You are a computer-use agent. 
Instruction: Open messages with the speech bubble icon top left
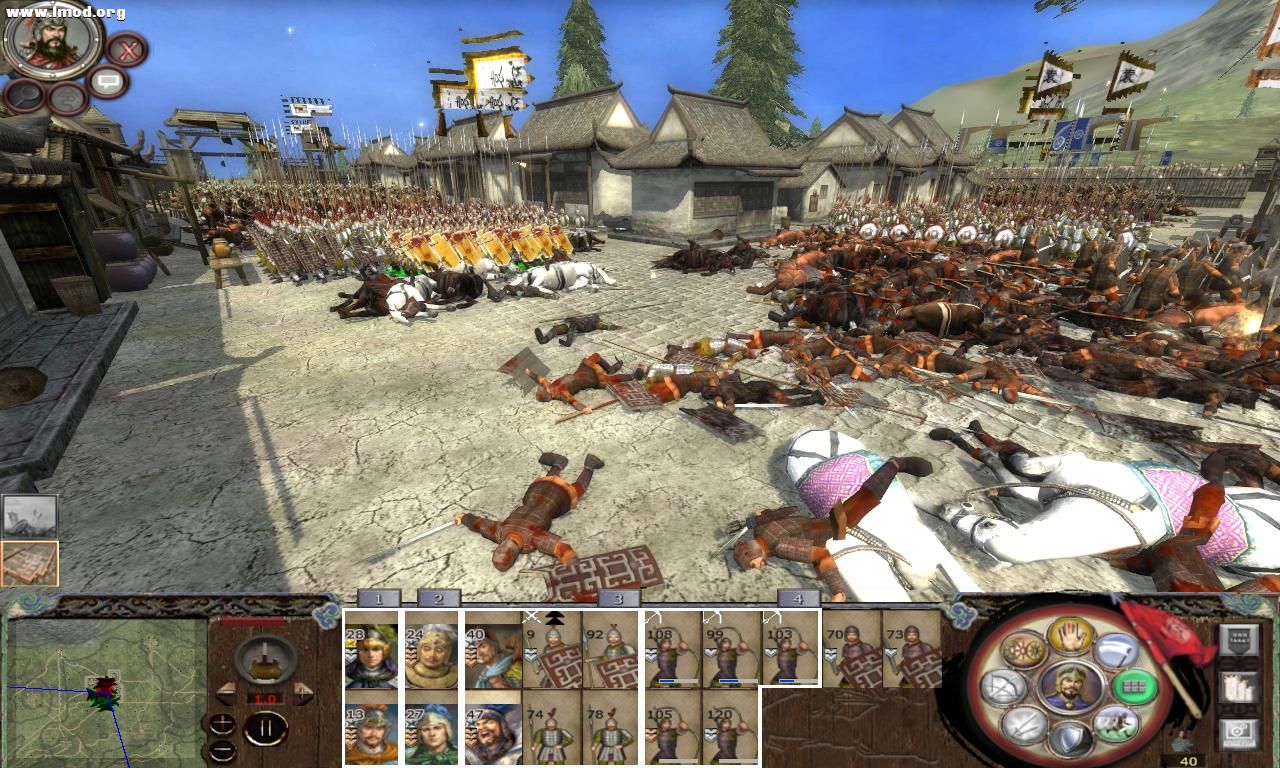coord(108,81)
